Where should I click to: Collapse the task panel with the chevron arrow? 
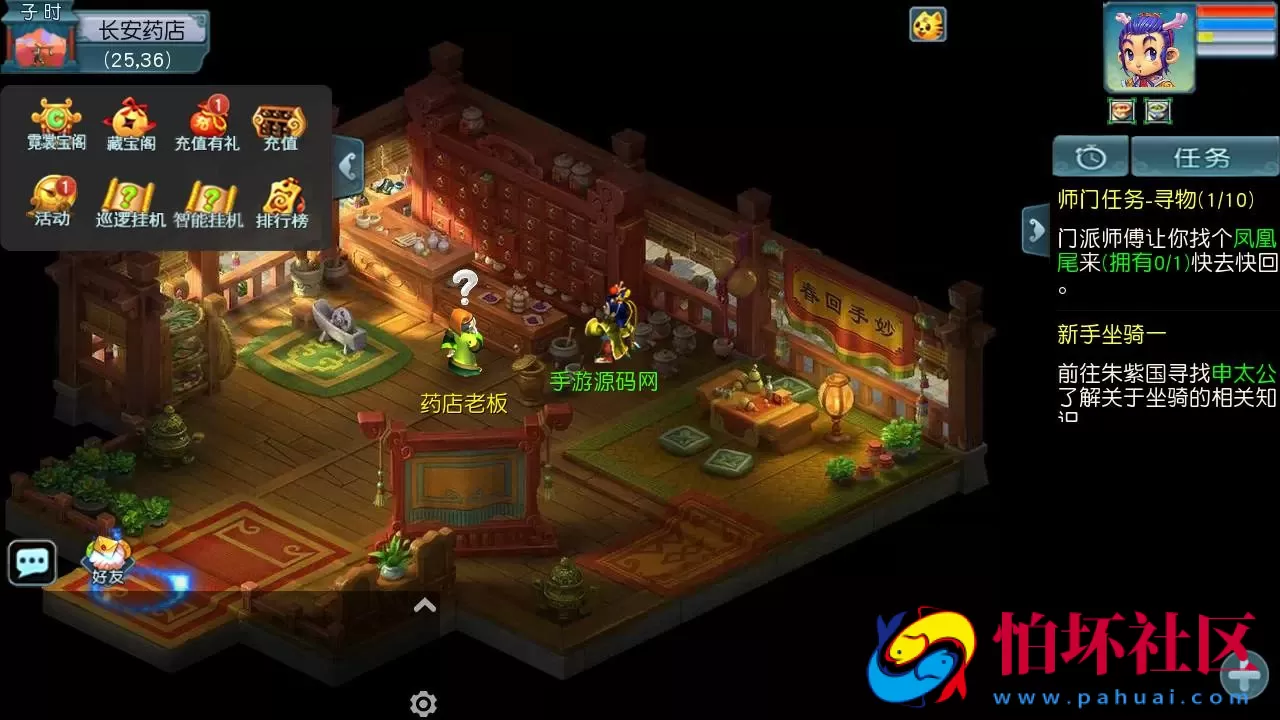[x=1037, y=229]
